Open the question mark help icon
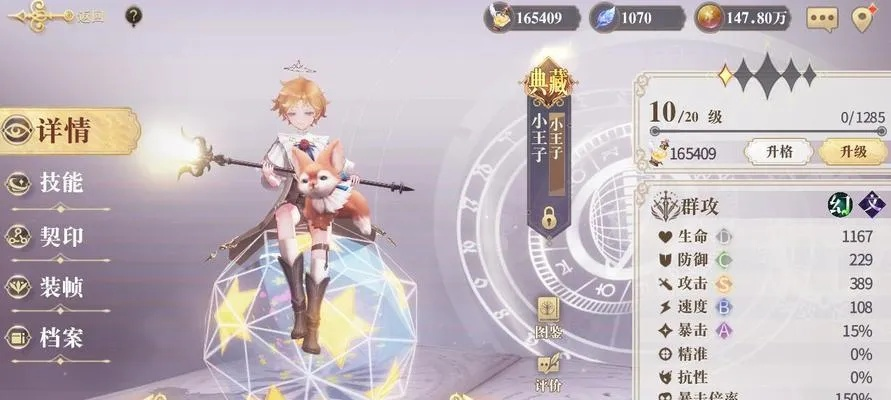This screenshot has width=891, height=400. 133,15
